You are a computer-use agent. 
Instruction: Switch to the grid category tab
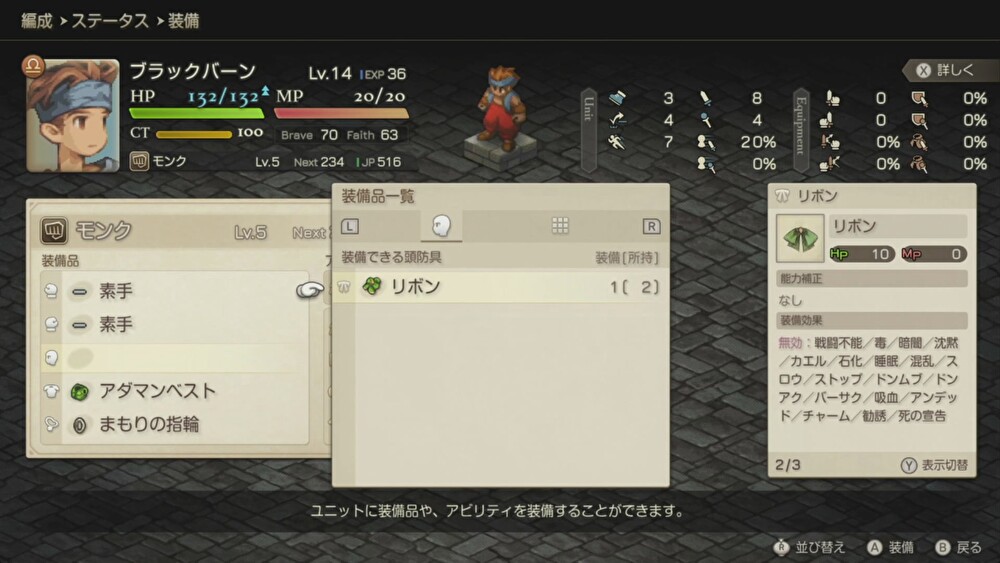click(x=560, y=226)
